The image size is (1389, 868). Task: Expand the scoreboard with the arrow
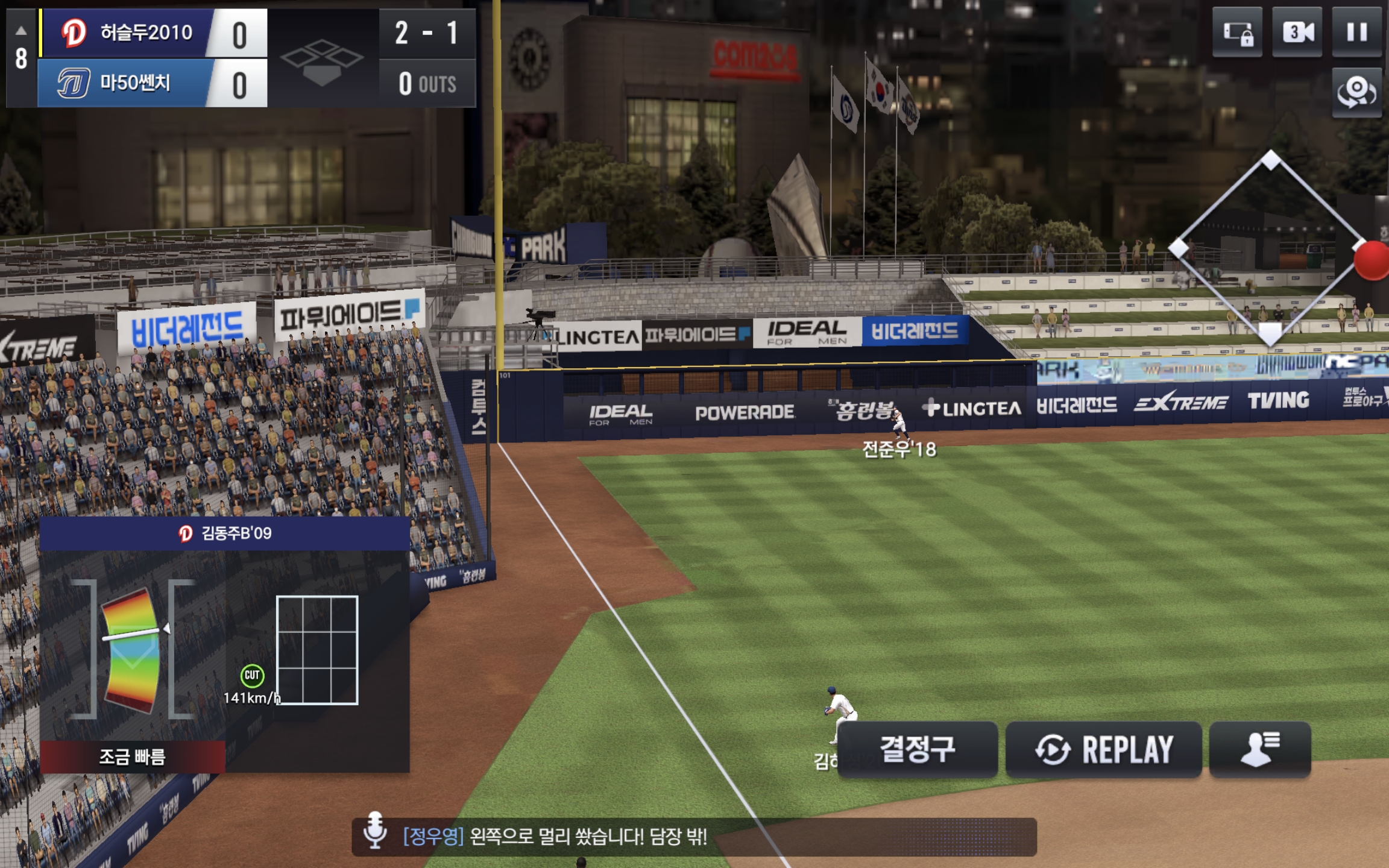[x=21, y=30]
